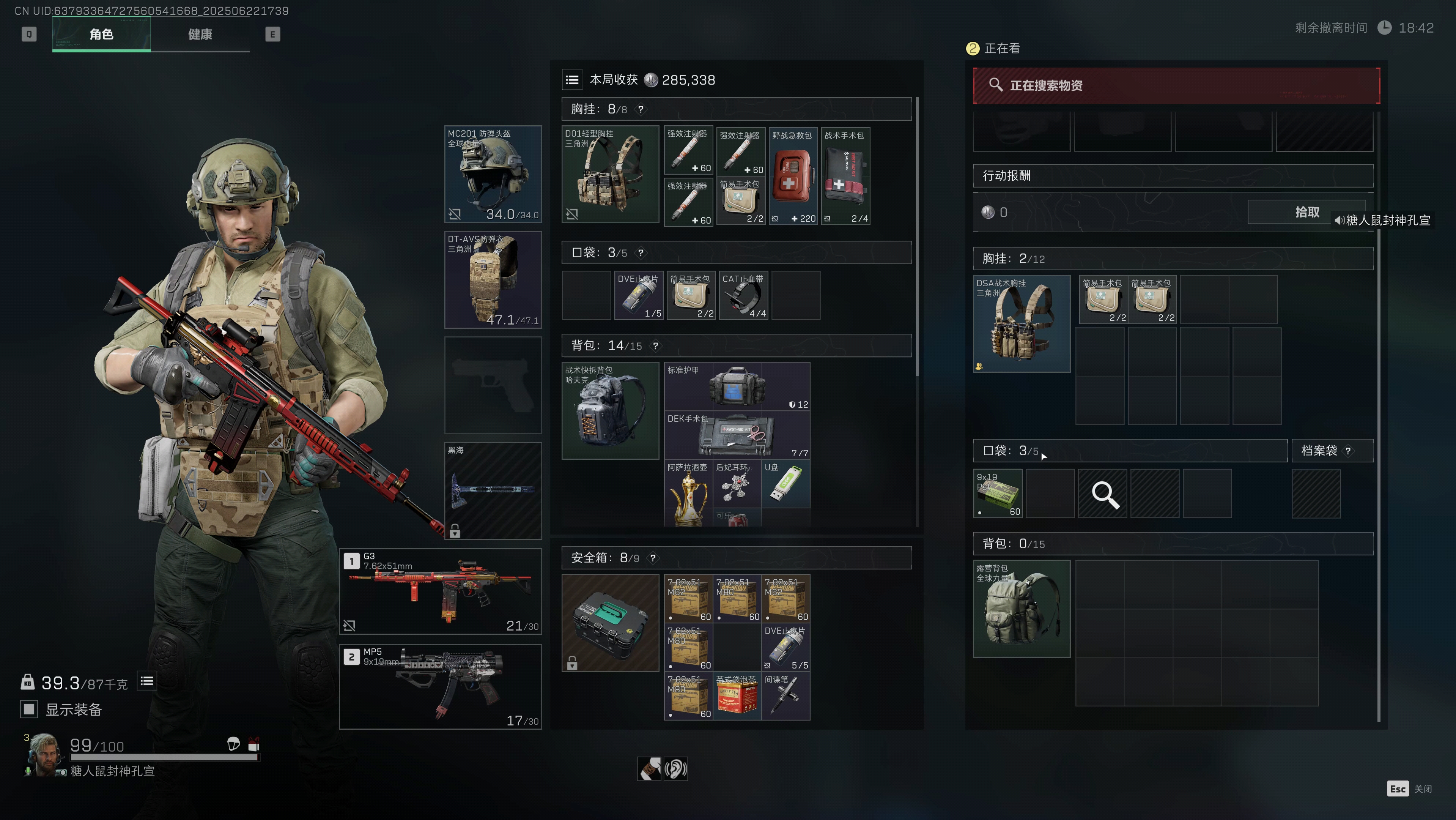Viewport: 1456px width, 820px height.
Task: Select the 英式袋泡茶 item
Action: coord(737,695)
